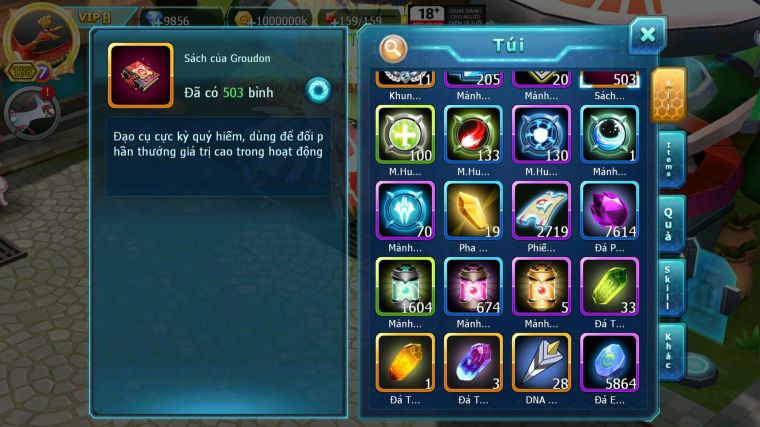Open the bag search magnifier
This screenshot has width=760, height=427.
394,47
